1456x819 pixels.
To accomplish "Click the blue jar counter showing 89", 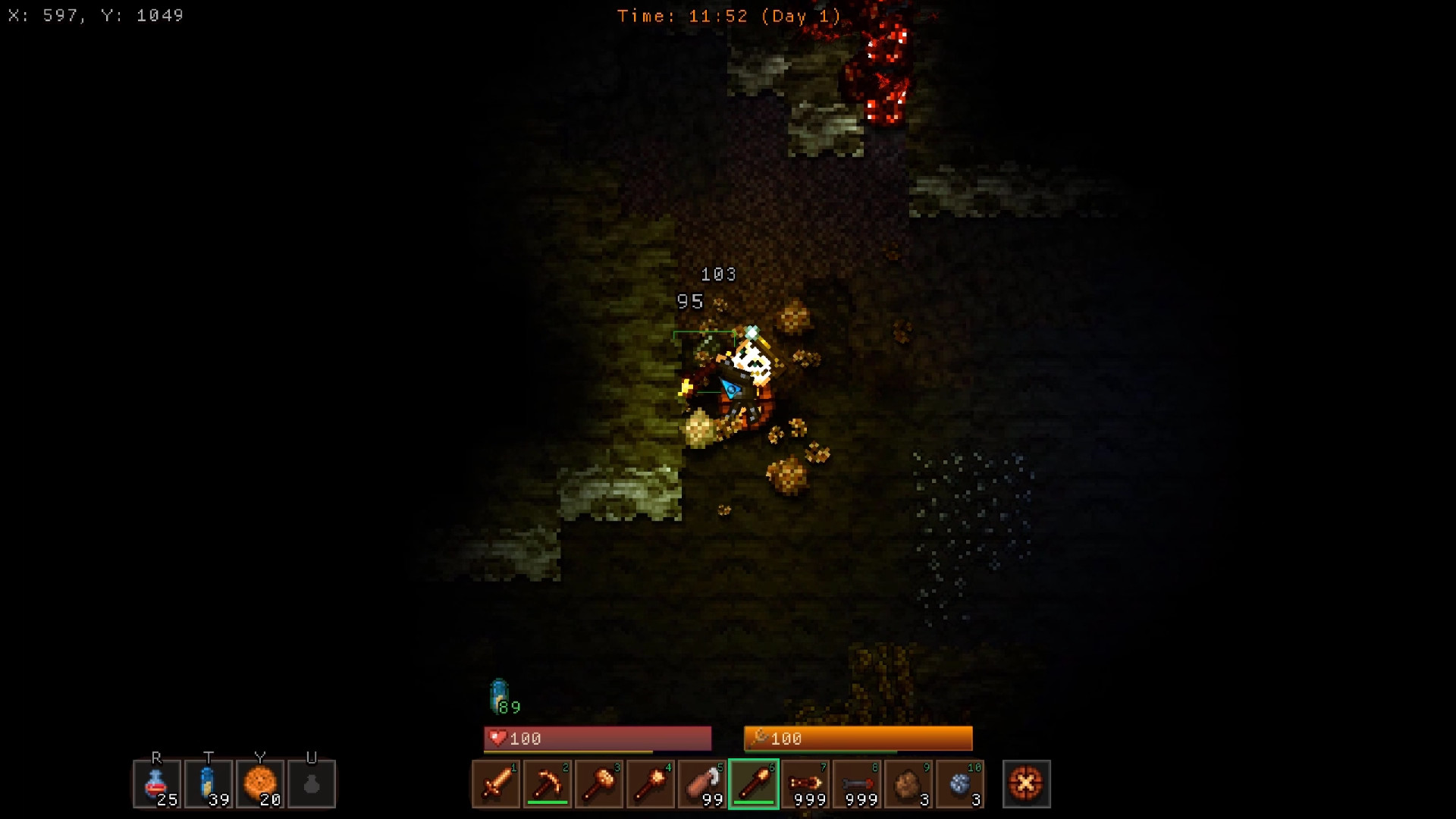I will pos(498,698).
